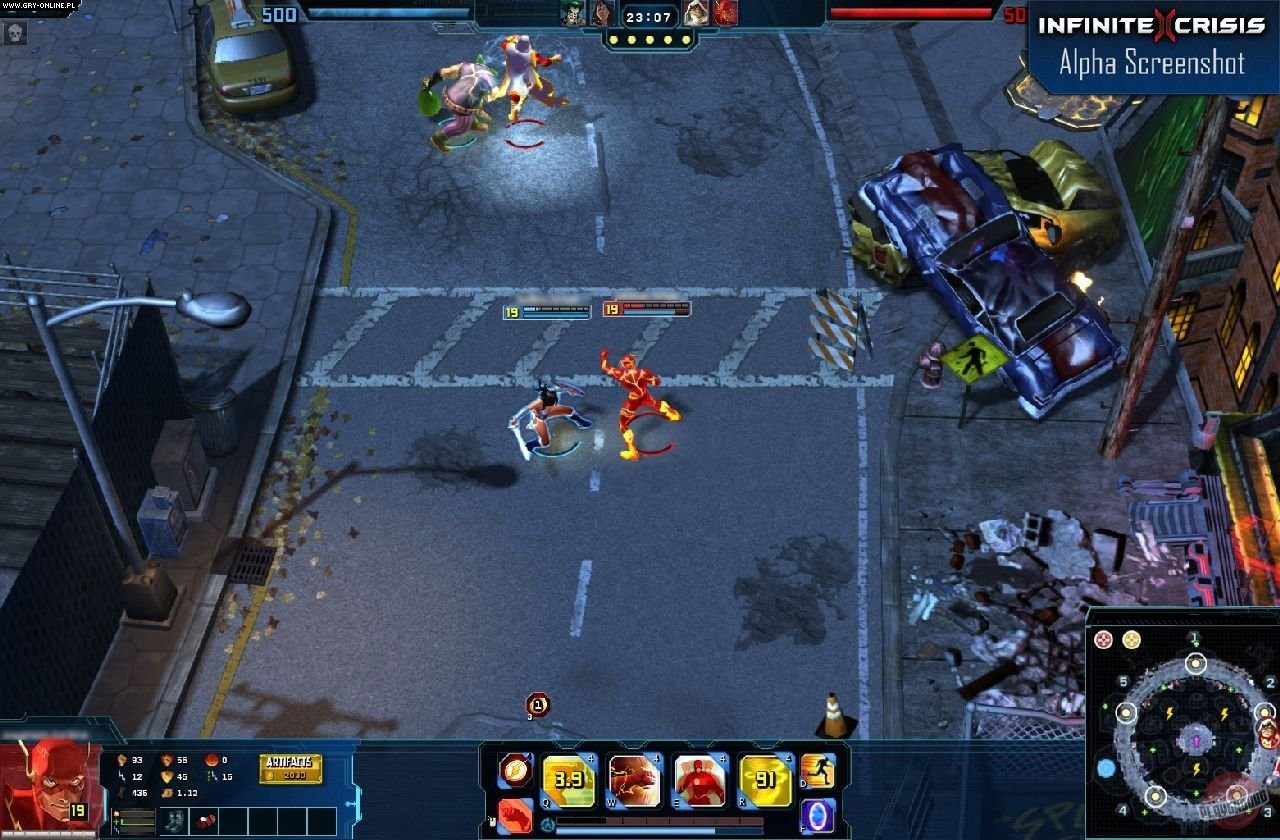Select the Q ability on the skill bar
The width and height of the screenshot is (1280, 840).
(x=567, y=779)
